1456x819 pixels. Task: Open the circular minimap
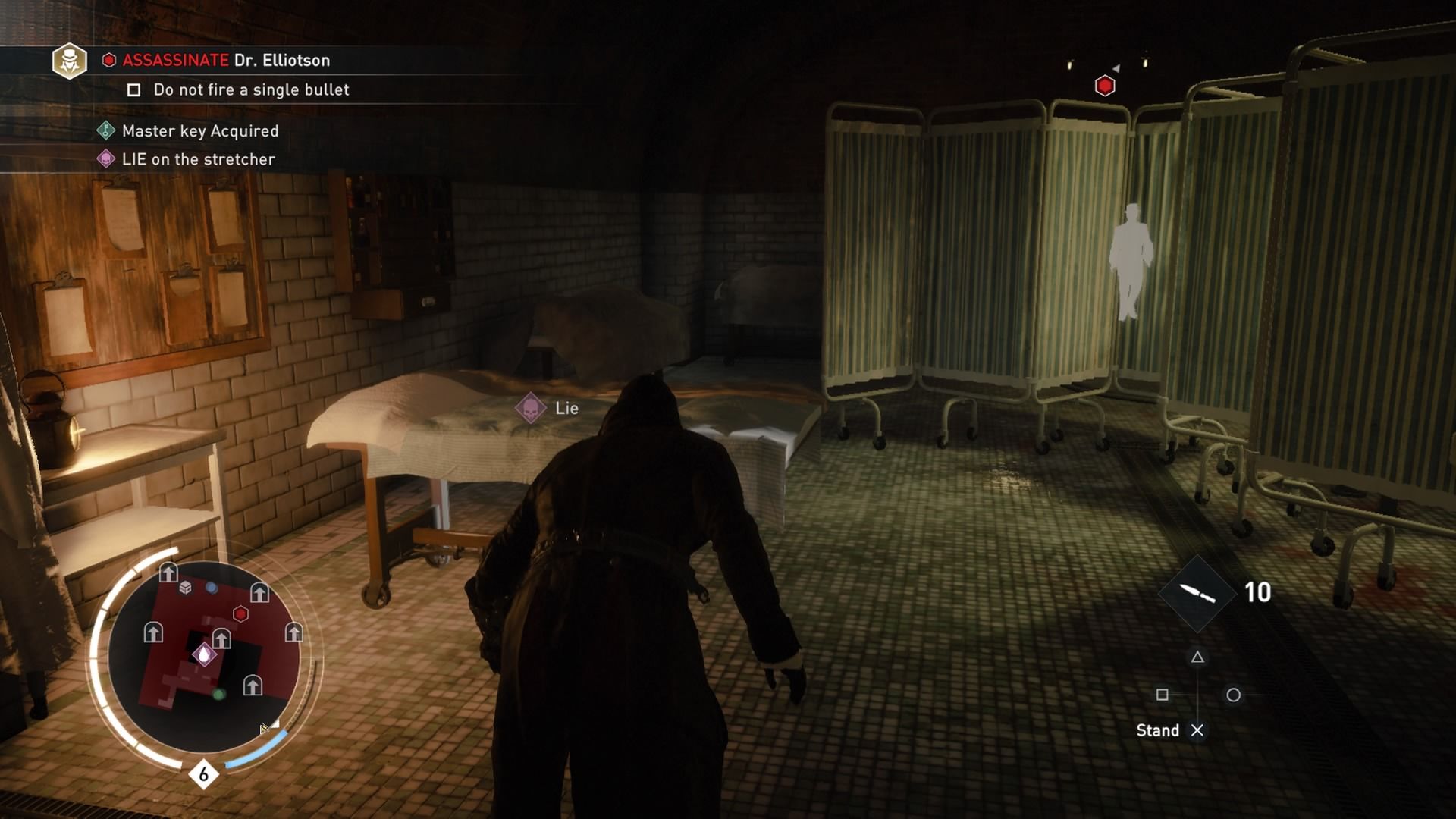pyautogui.click(x=203, y=656)
